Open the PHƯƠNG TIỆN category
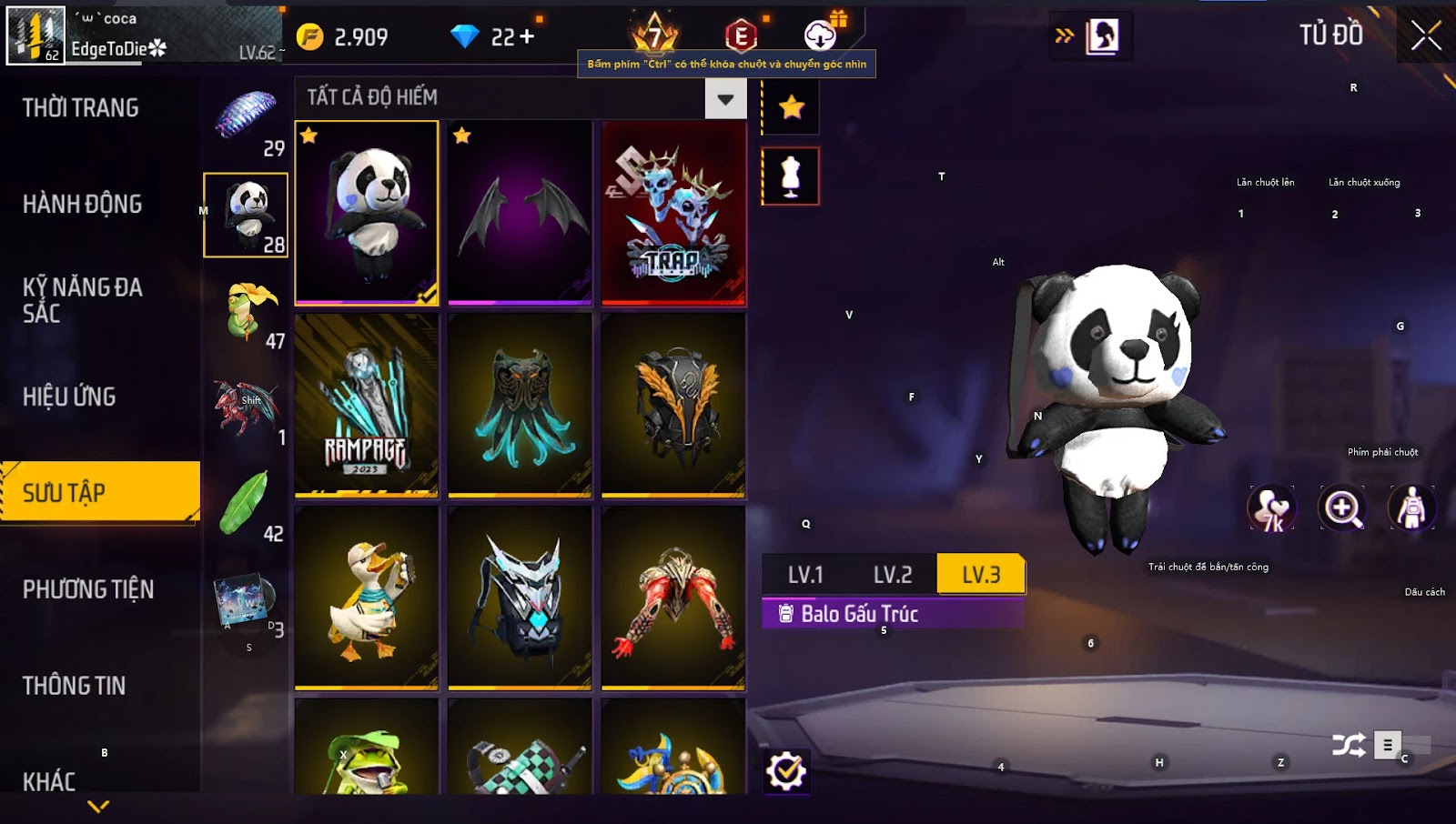 (88, 589)
